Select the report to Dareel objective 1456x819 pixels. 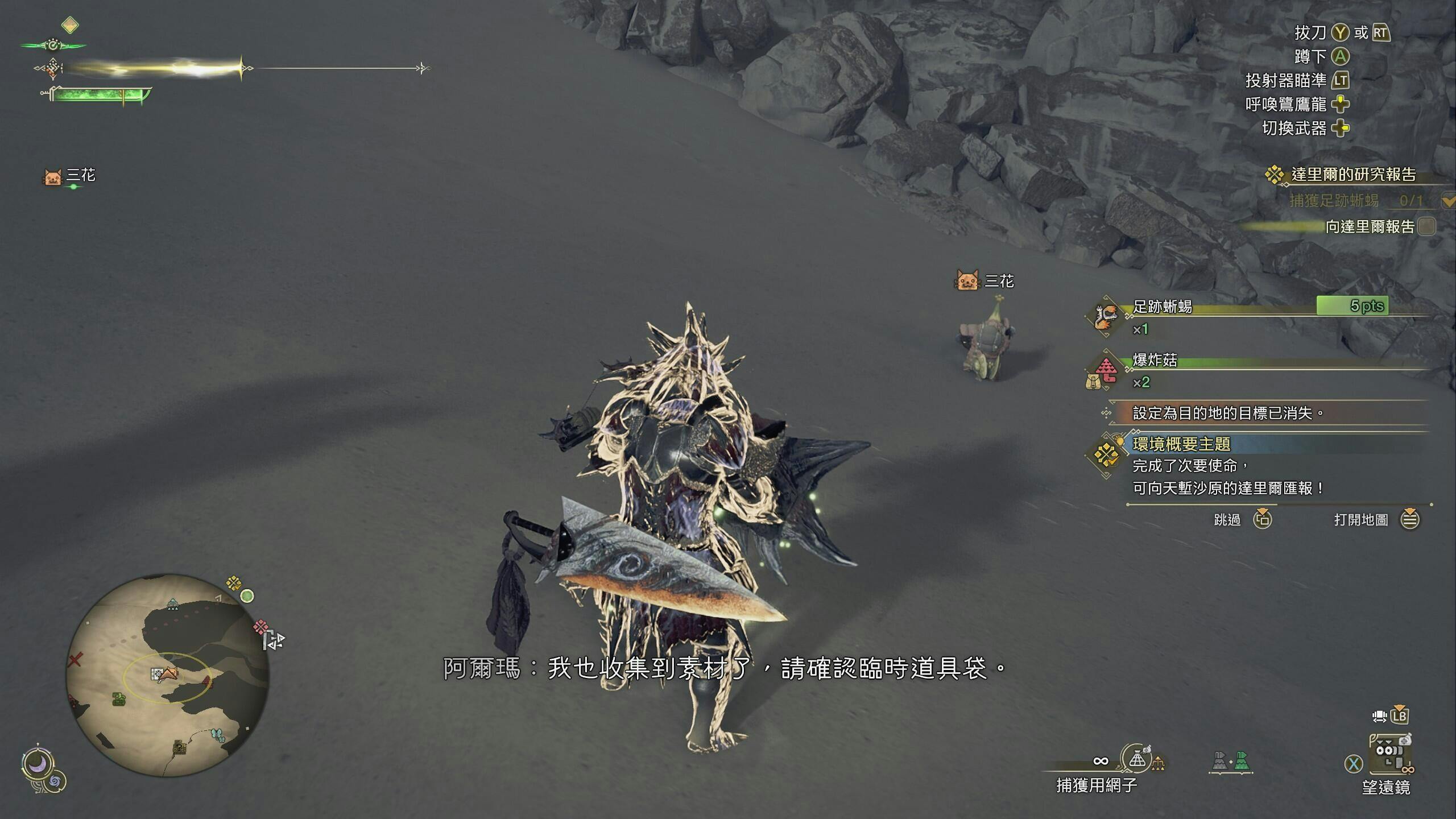click(1370, 226)
